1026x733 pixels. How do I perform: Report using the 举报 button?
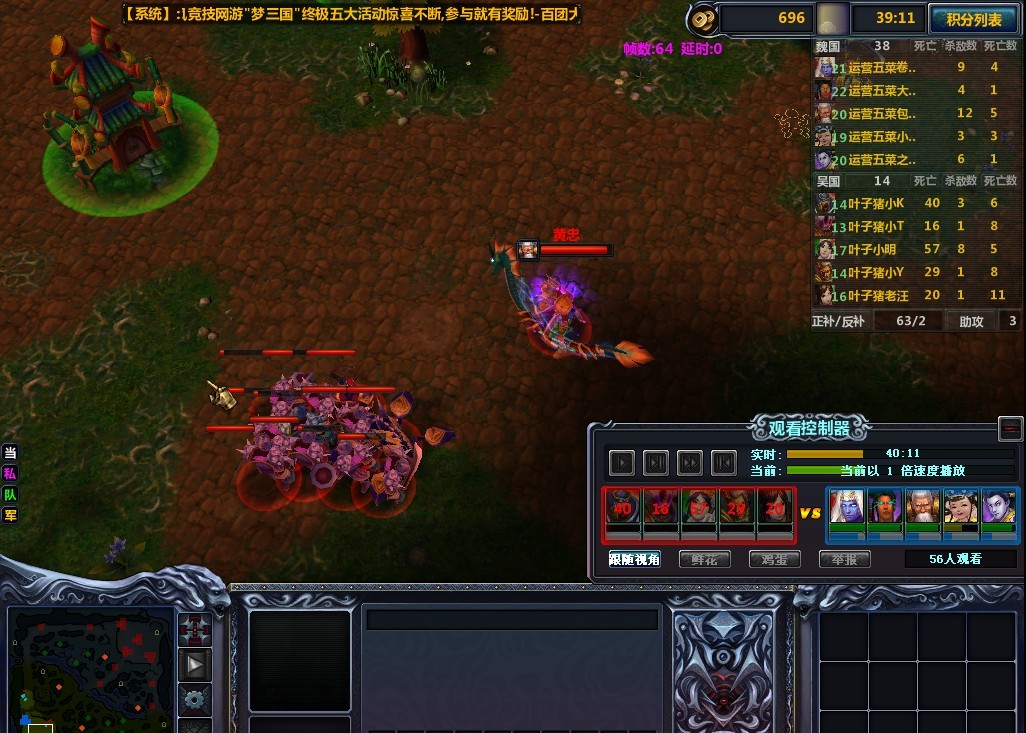844,559
